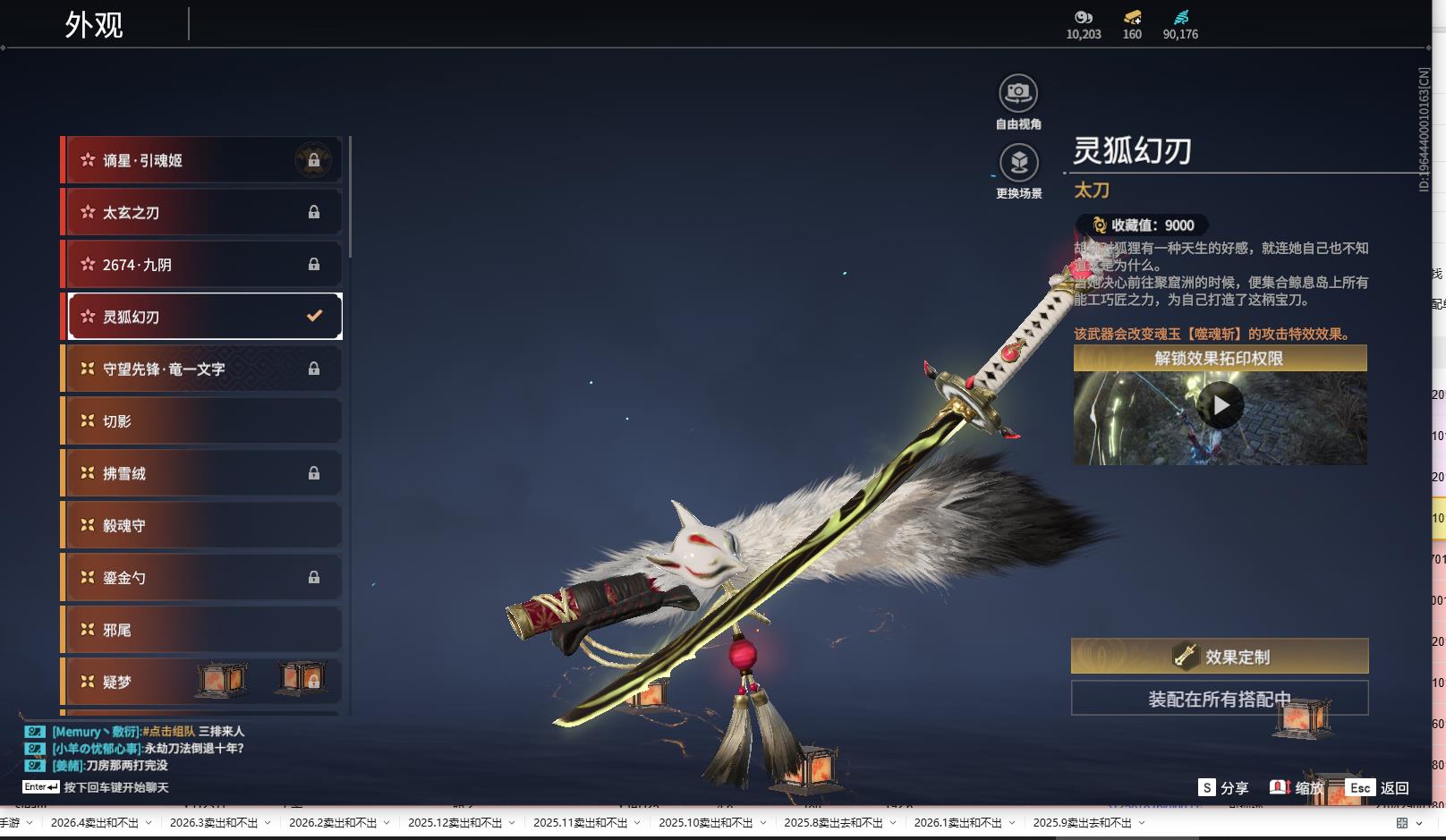
Task: Open the 2026.4卖出和不出 sheet tab
Action: 94,823
